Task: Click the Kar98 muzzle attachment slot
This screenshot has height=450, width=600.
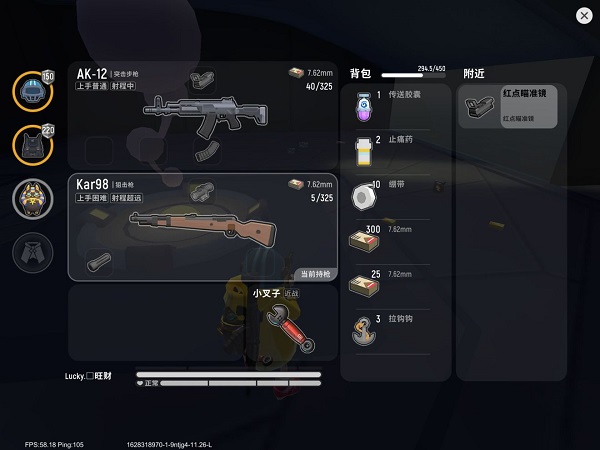Action: (97, 262)
